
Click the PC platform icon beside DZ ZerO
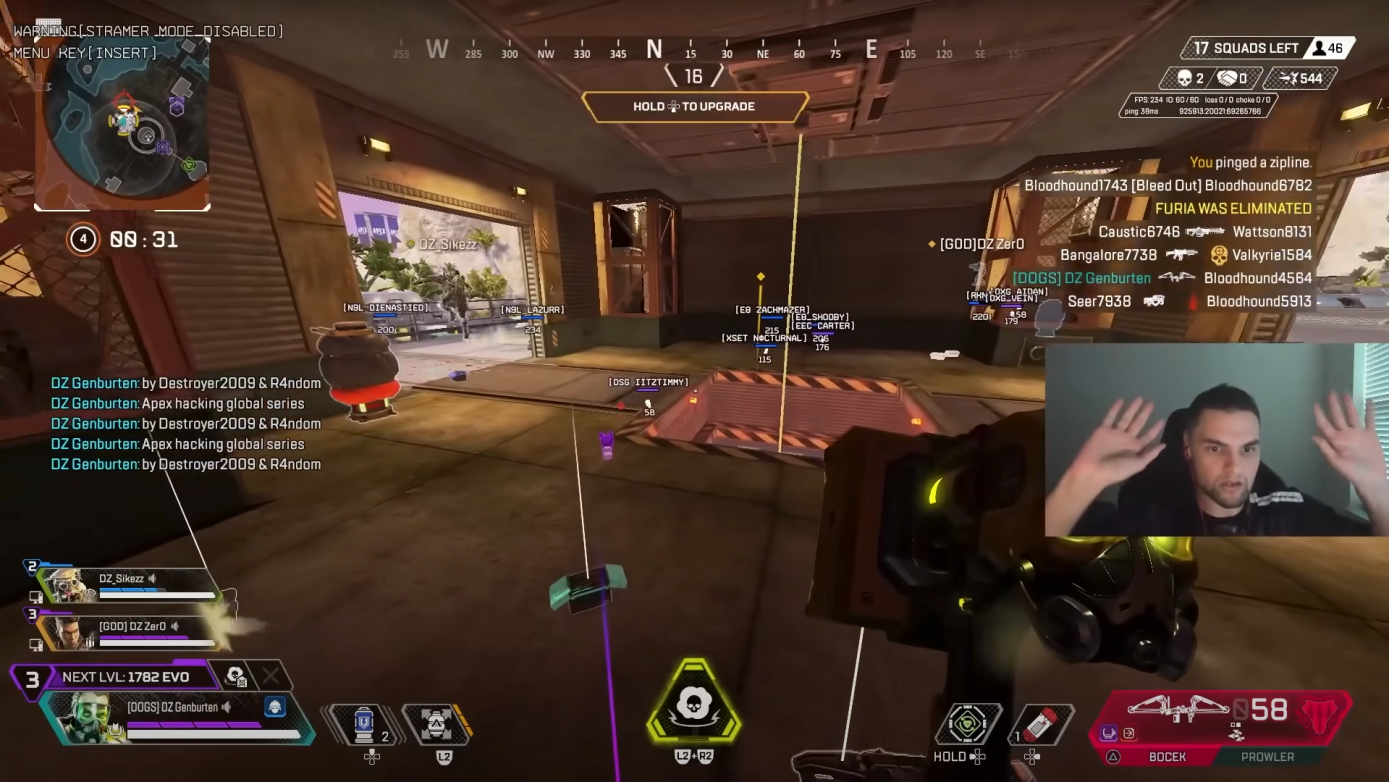[35, 642]
